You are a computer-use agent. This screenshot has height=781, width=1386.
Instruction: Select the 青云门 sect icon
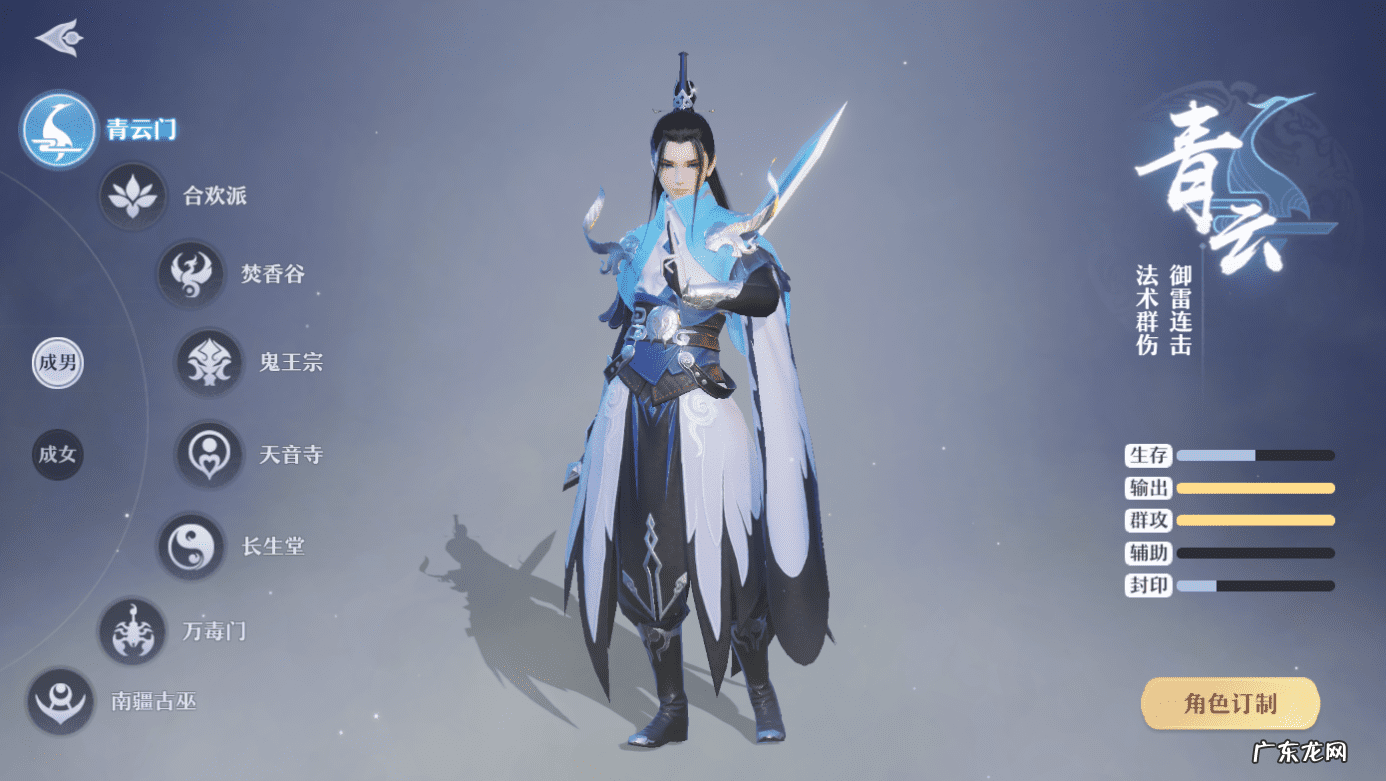(x=56, y=131)
